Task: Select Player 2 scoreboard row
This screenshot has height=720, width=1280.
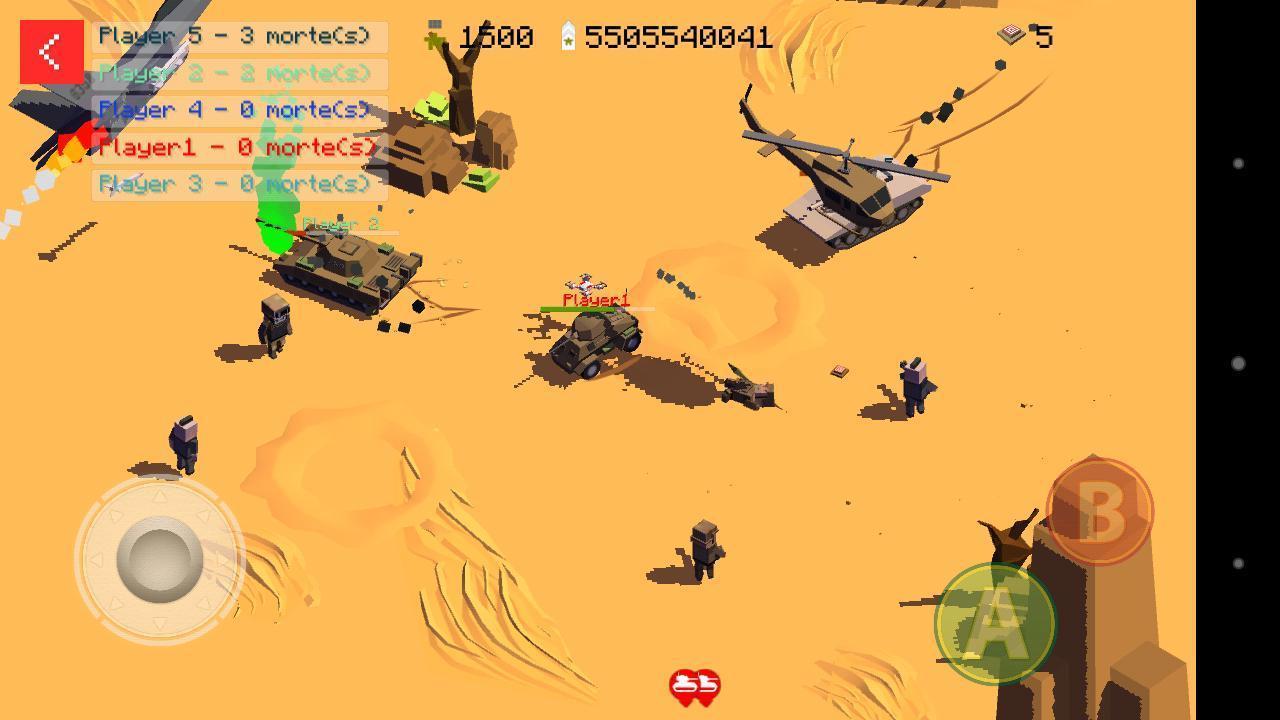Action: pos(239,74)
